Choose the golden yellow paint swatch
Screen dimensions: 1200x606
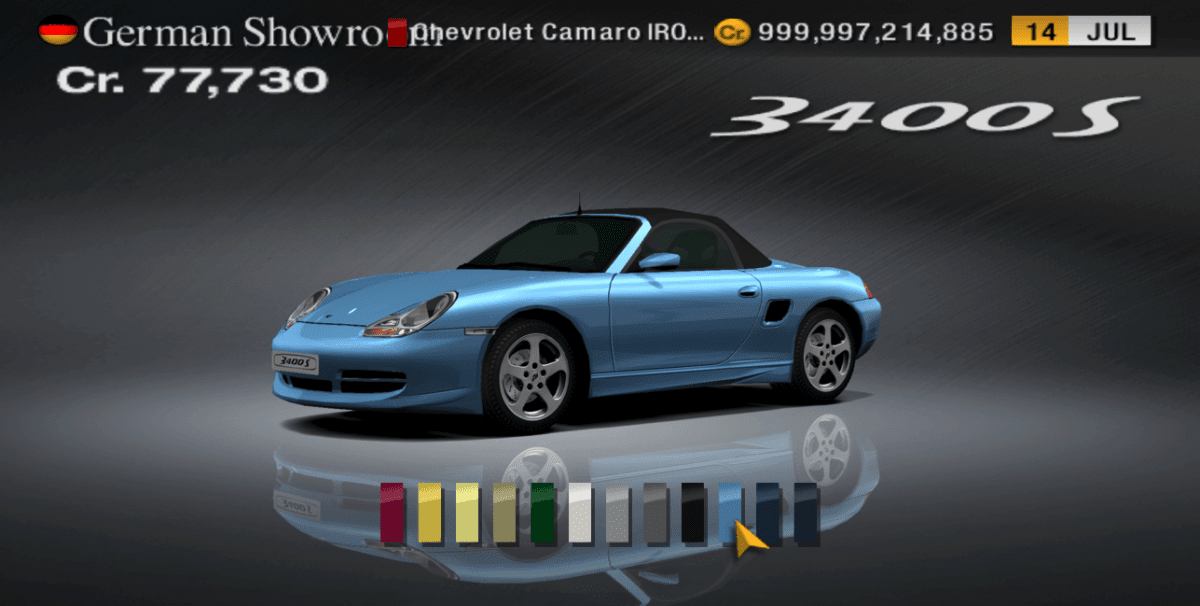tap(430, 512)
